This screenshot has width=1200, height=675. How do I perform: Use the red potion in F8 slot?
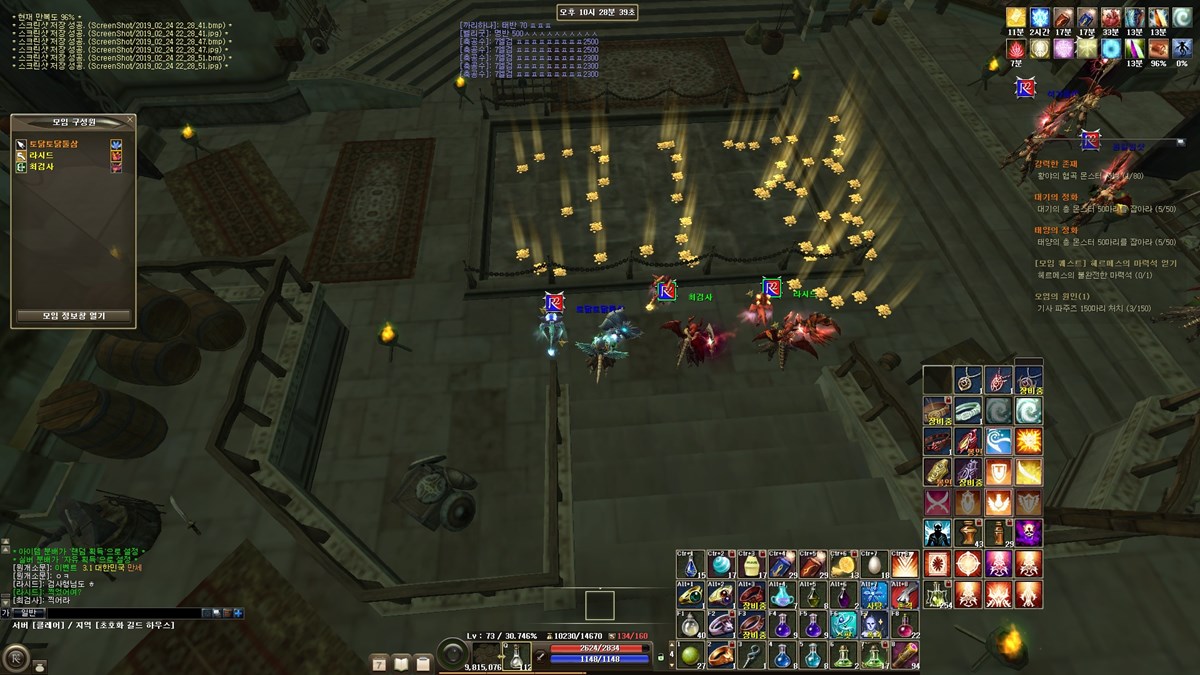pyautogui.click(x=906, y=626)
